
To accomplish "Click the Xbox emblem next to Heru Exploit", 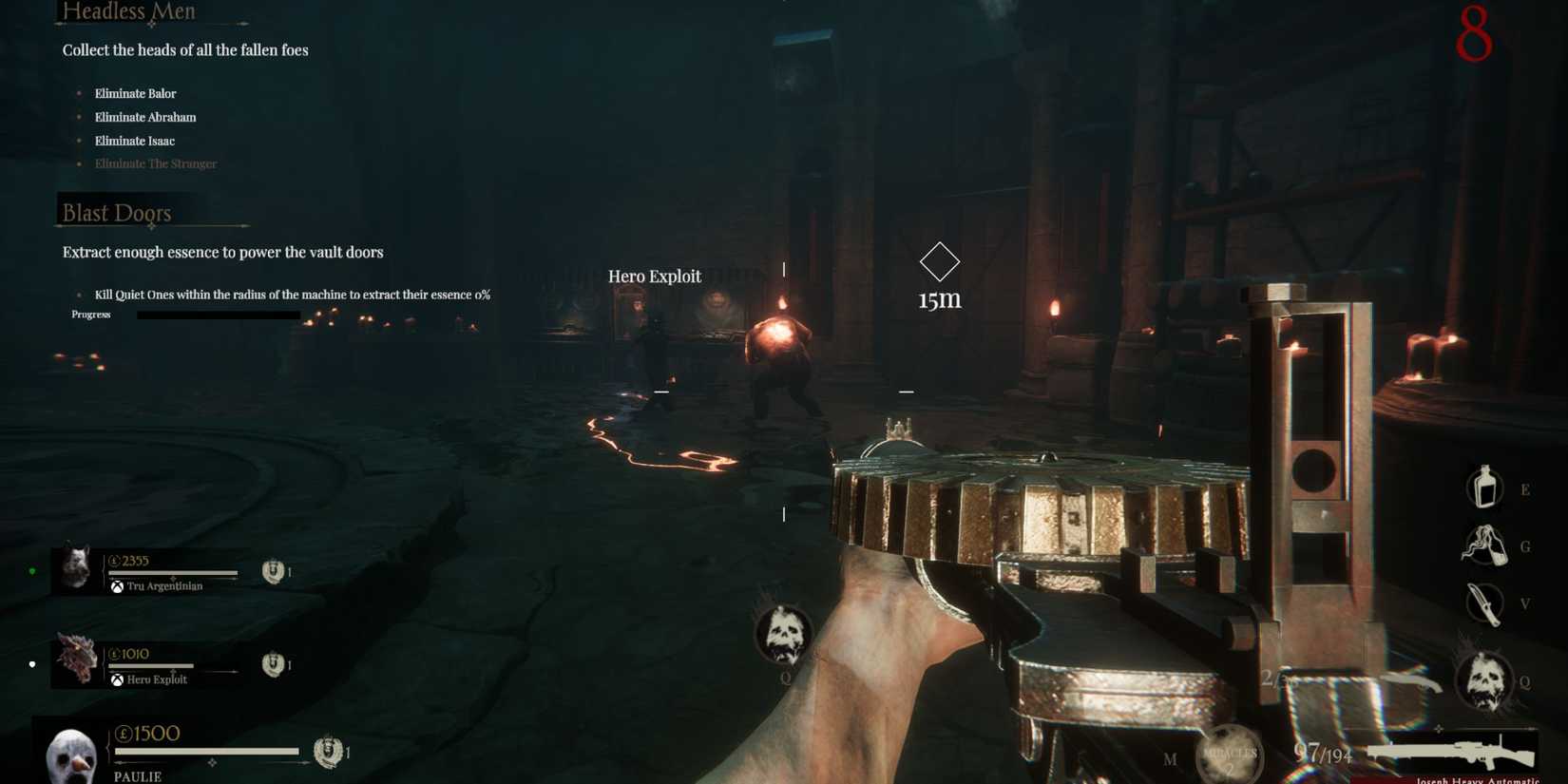I will [118, 679].
